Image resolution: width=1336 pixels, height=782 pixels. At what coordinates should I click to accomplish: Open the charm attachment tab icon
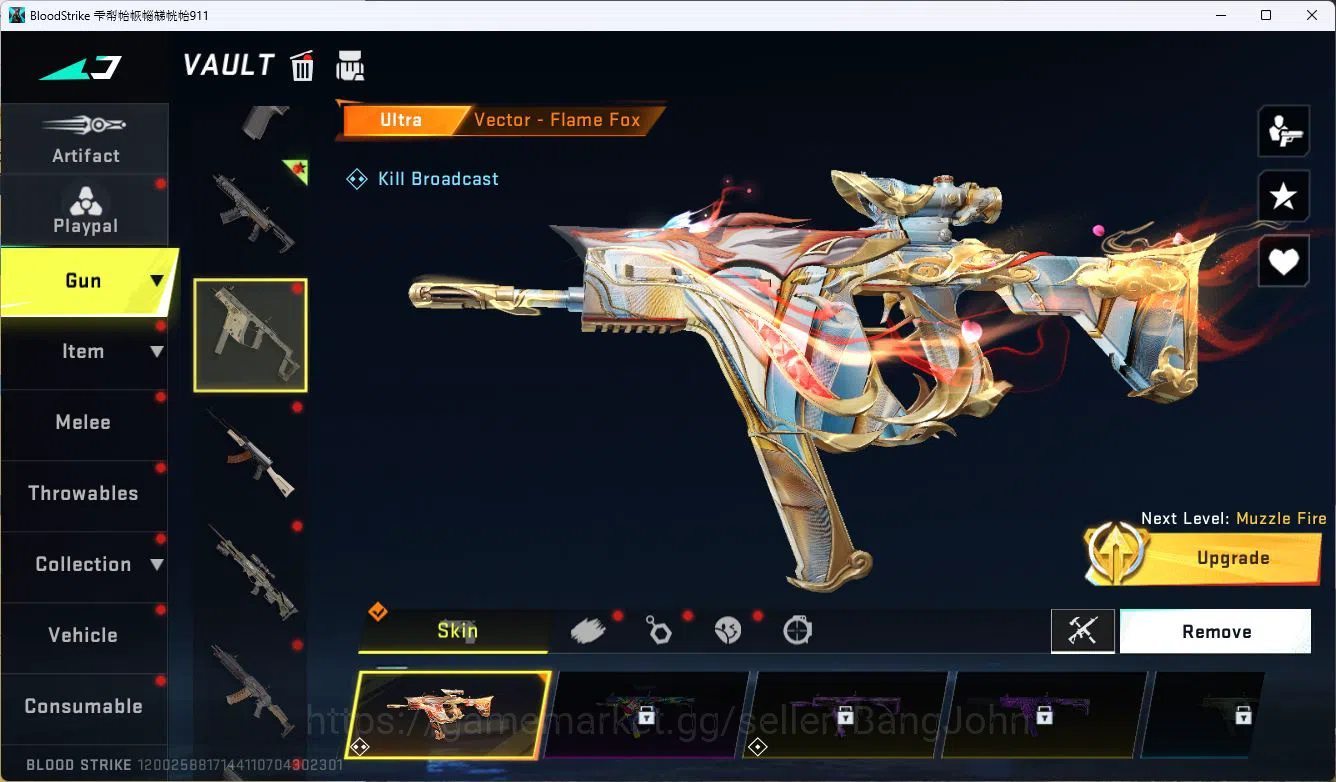point(659,630)
